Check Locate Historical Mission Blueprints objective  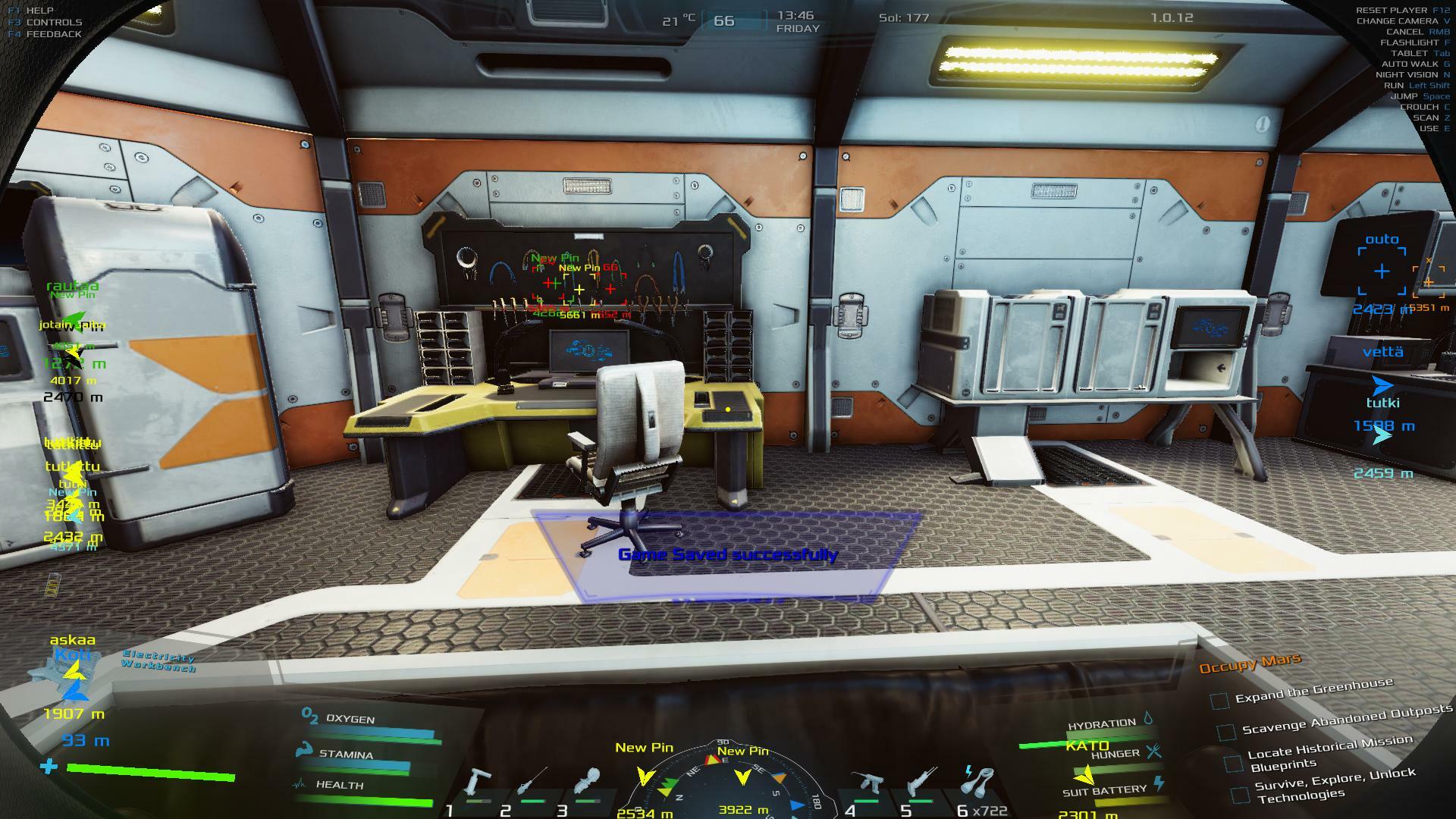click(1234, 761)
